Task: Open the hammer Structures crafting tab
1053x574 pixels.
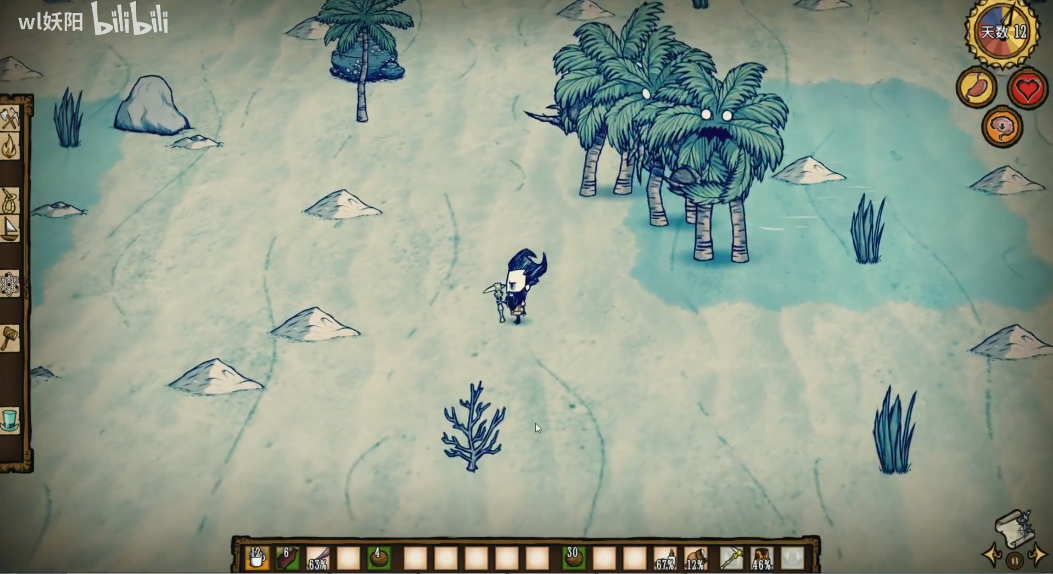Action: coord(11,337)
